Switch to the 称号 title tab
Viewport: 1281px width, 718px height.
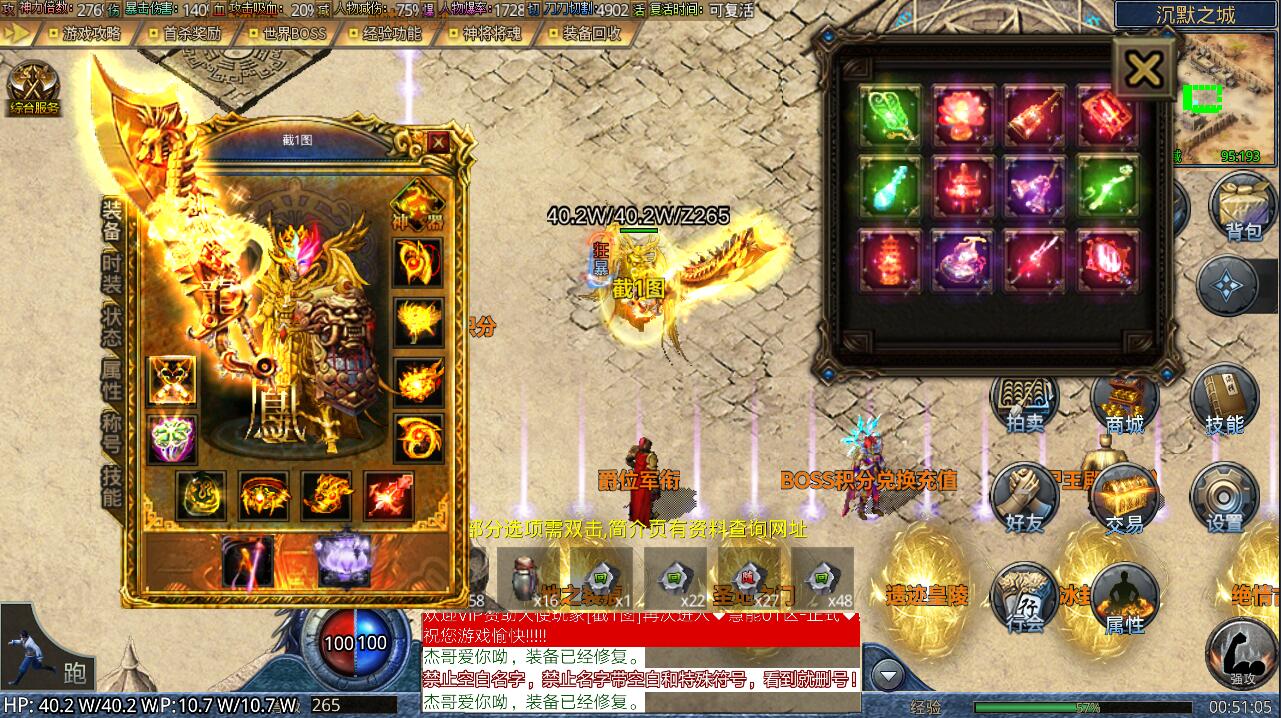click(112, 433)
